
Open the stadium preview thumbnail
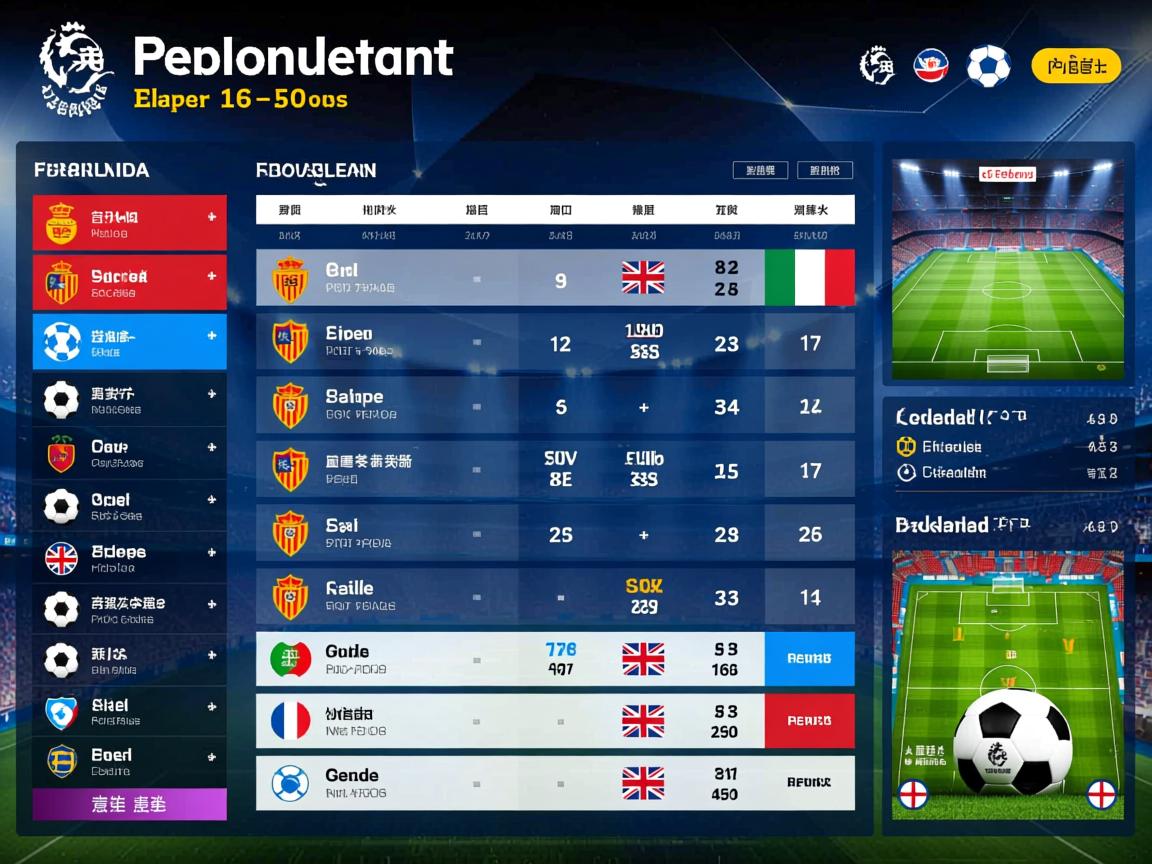[1007, 268]
